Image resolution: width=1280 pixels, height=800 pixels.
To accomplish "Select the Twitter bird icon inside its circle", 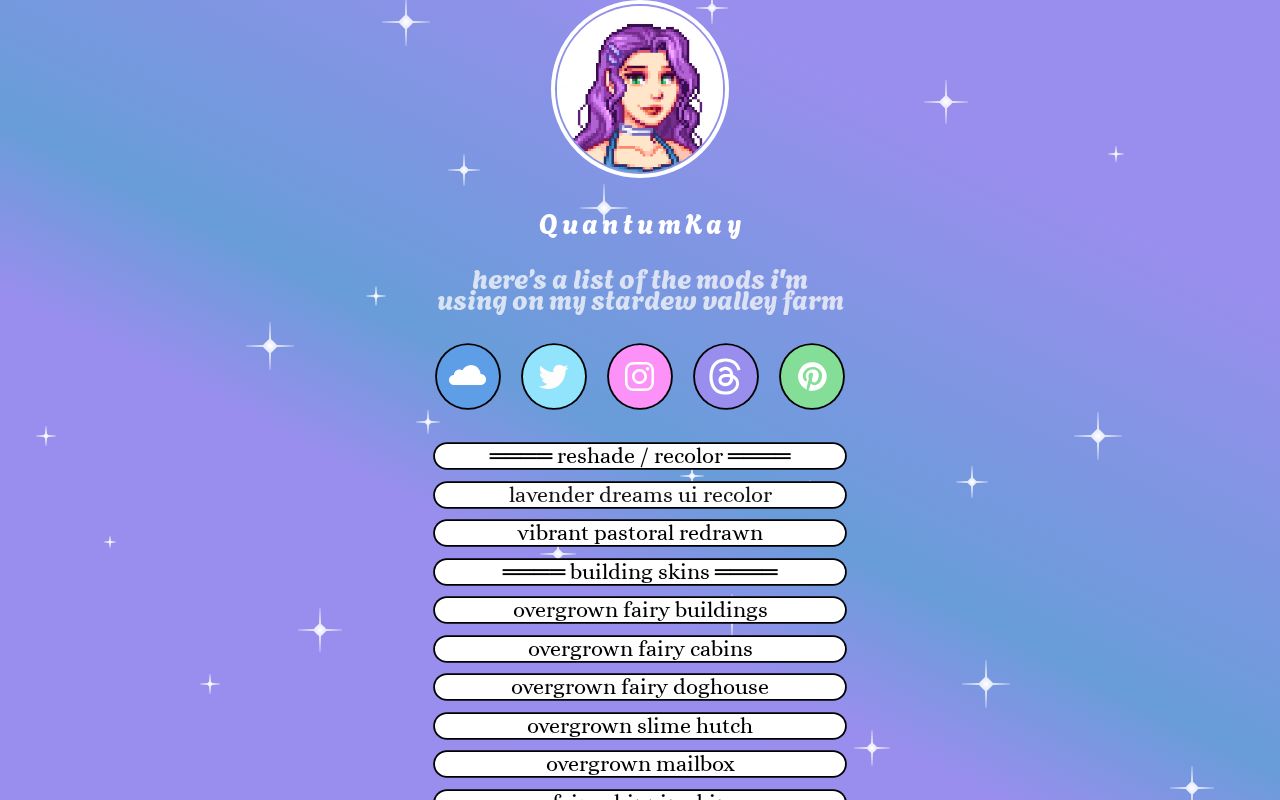I will (554, 376).
